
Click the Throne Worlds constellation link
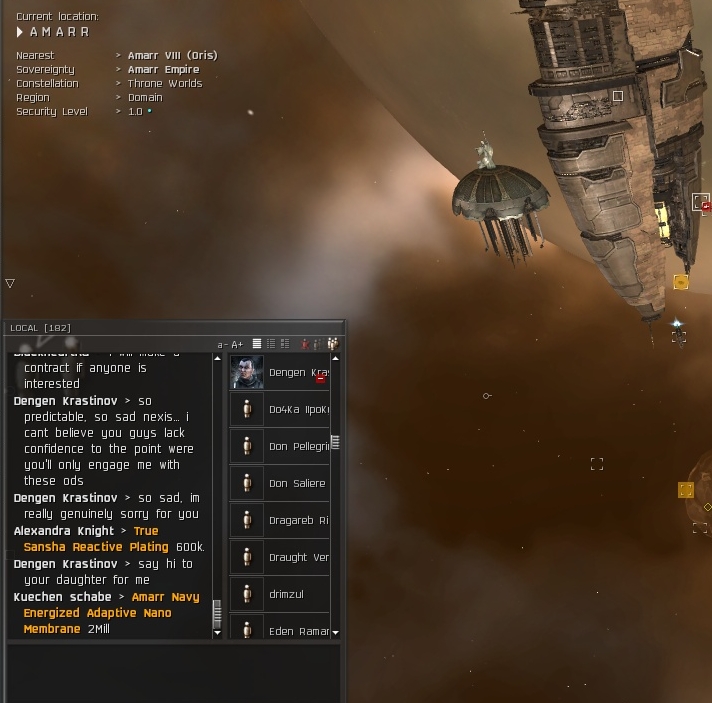click(165, 83)
